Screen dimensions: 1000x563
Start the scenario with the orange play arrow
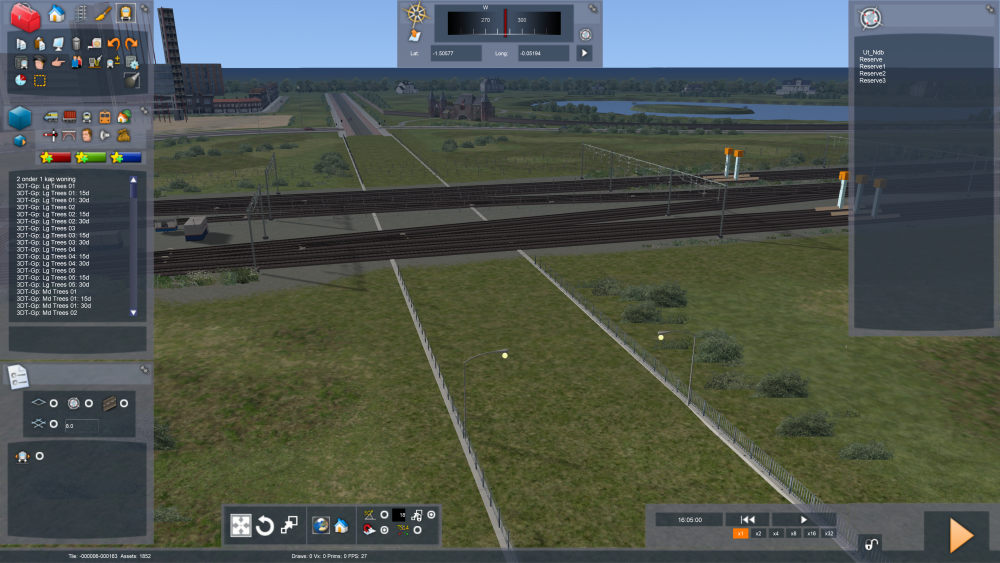click(960, 535)
